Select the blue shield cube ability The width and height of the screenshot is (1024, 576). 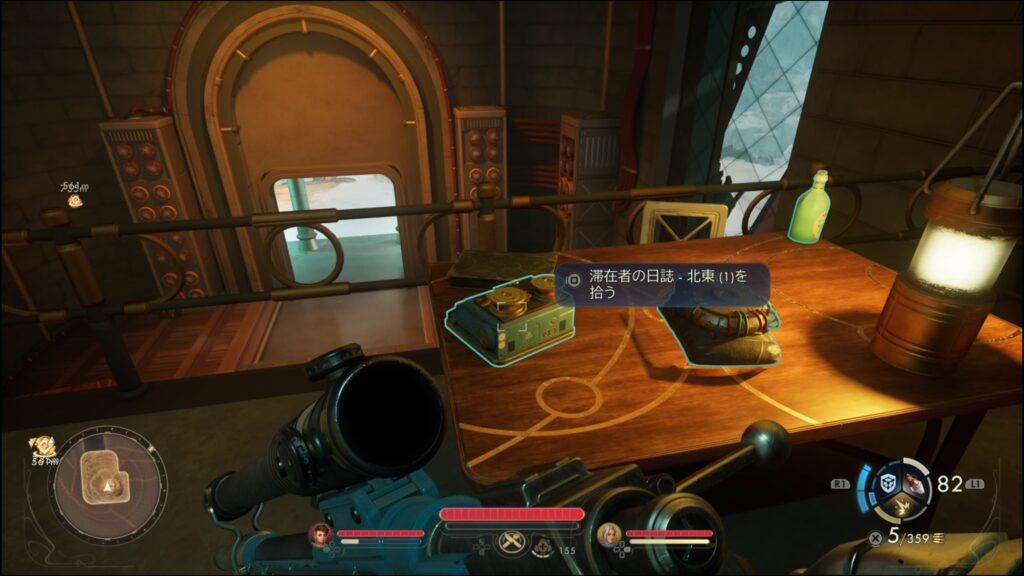coord(888,484)
